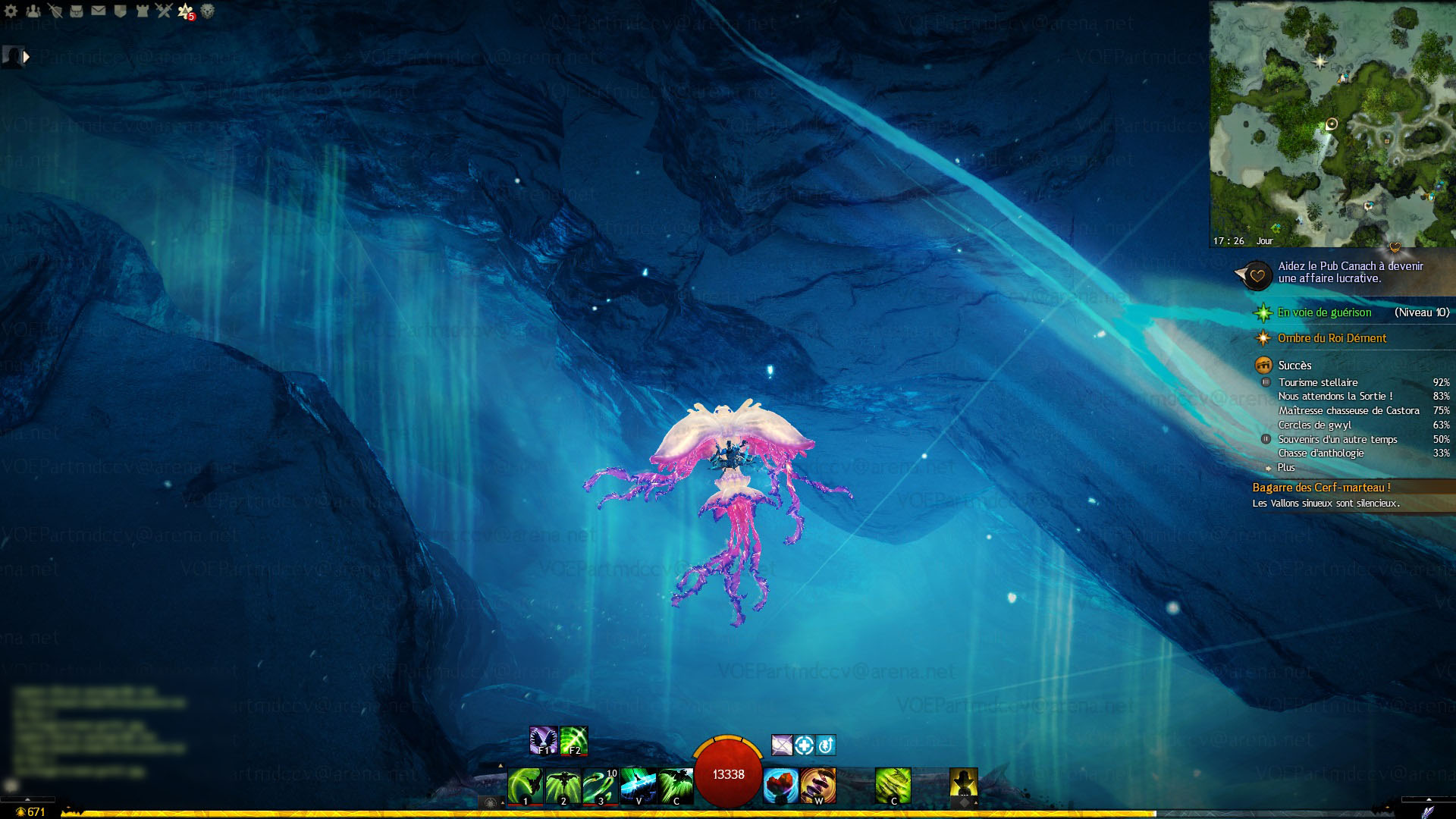Select the 'Ombre du Roi Dément' entry

[1332, 338]
